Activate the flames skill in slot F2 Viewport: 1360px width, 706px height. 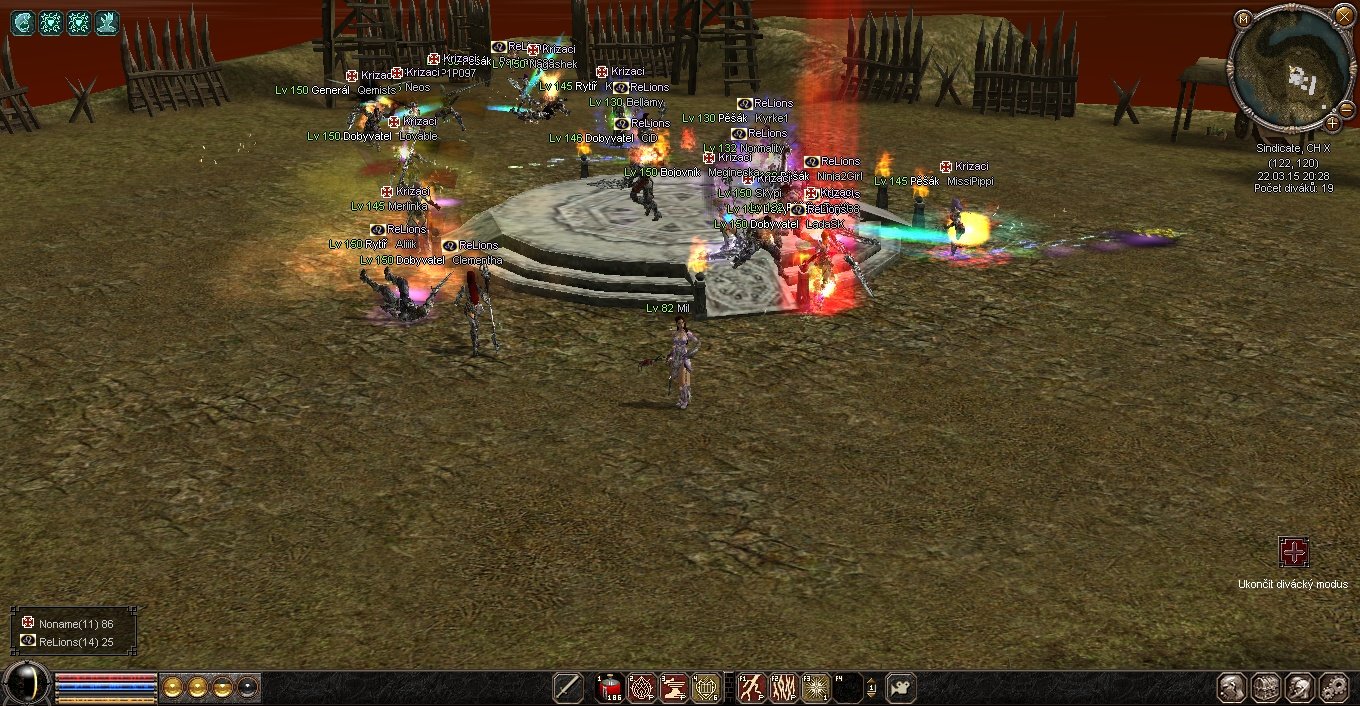click(783, 688)
